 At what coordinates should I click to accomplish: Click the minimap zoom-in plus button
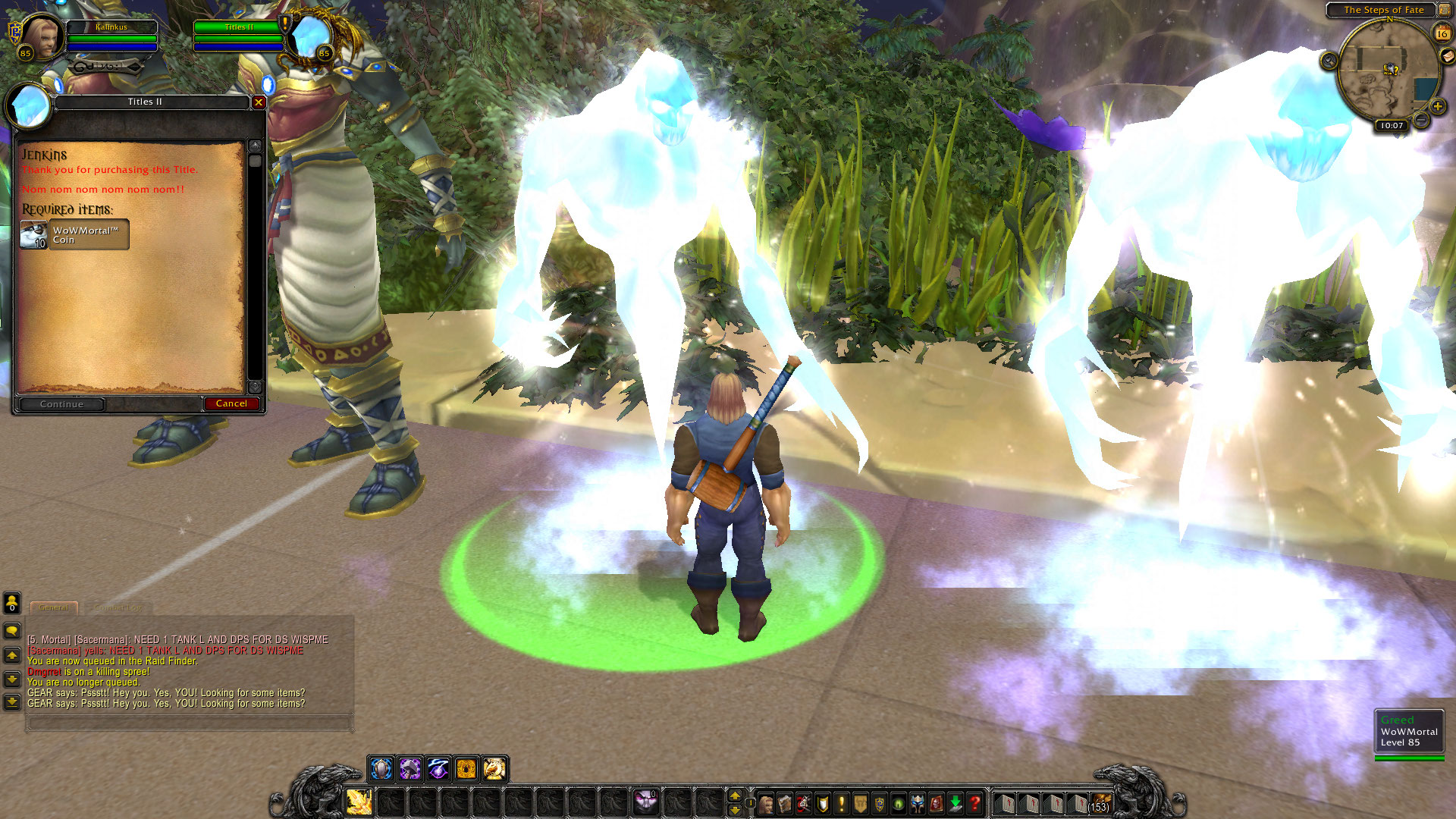click(x=1438, y=106)
